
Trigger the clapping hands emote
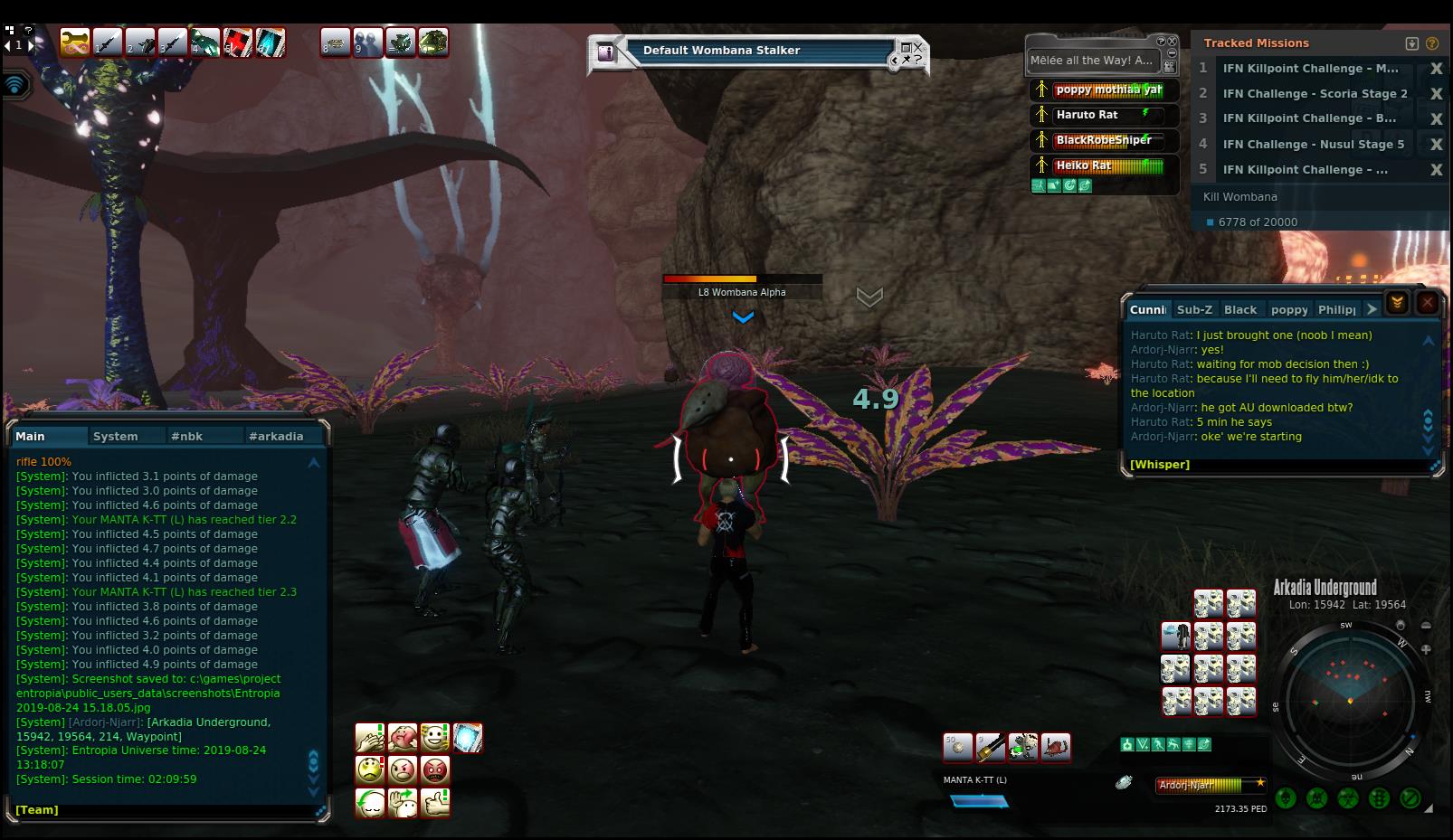point(370,738)
